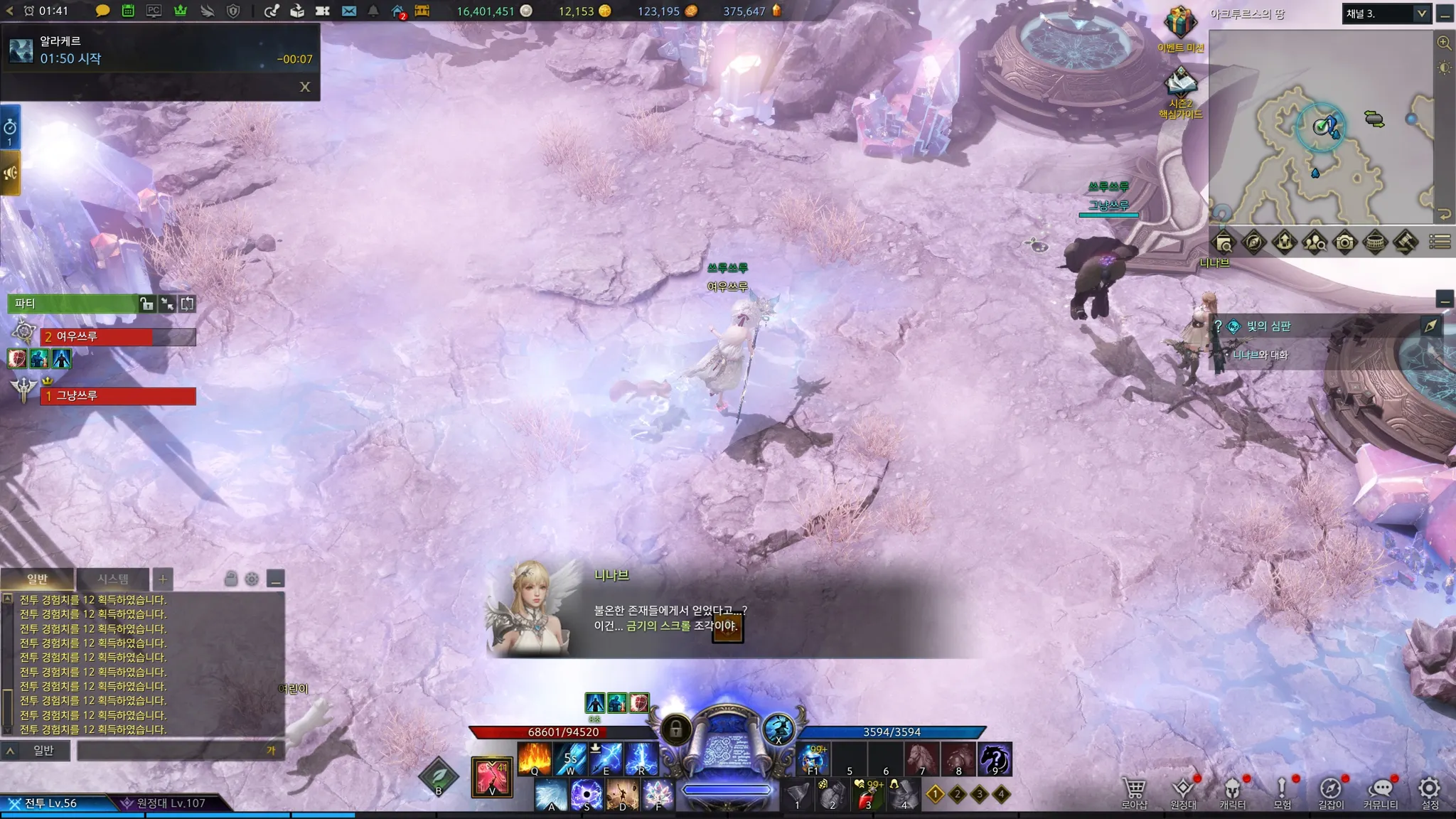Add a new chat tab
The height and width of the screenshot is (819, 1456).
(x=163, y=579)
